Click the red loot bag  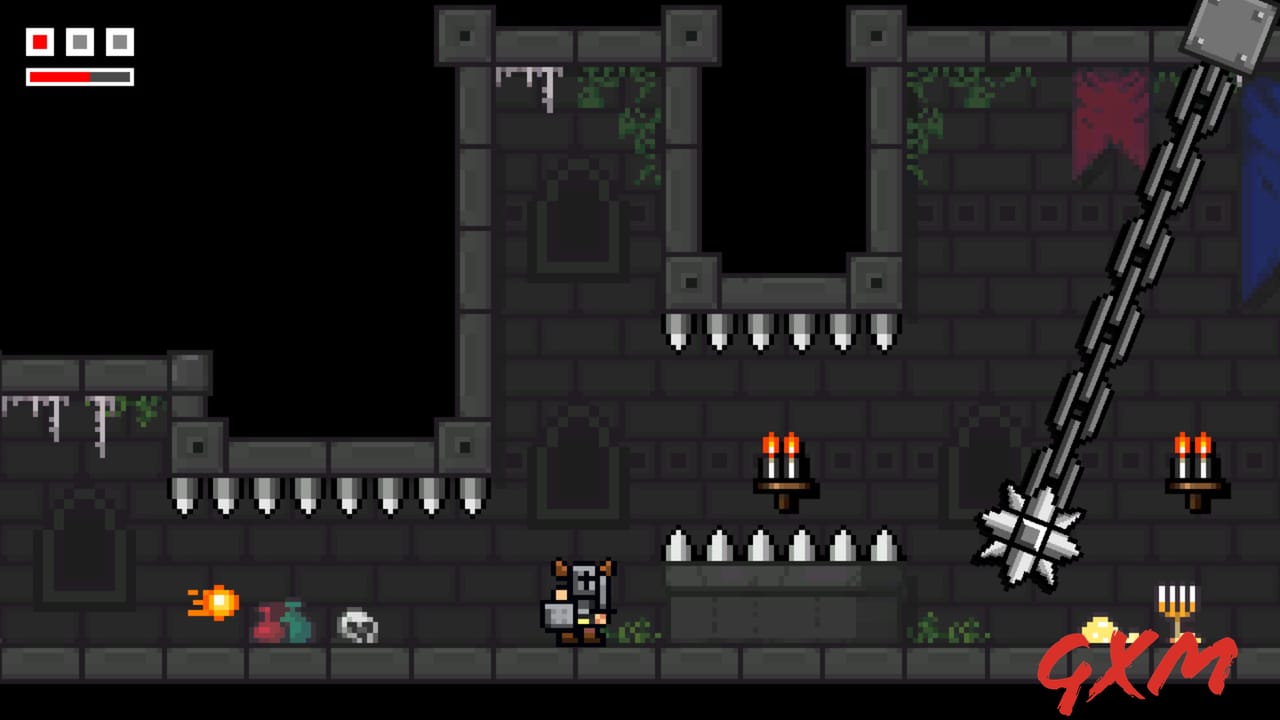[268, 622]
